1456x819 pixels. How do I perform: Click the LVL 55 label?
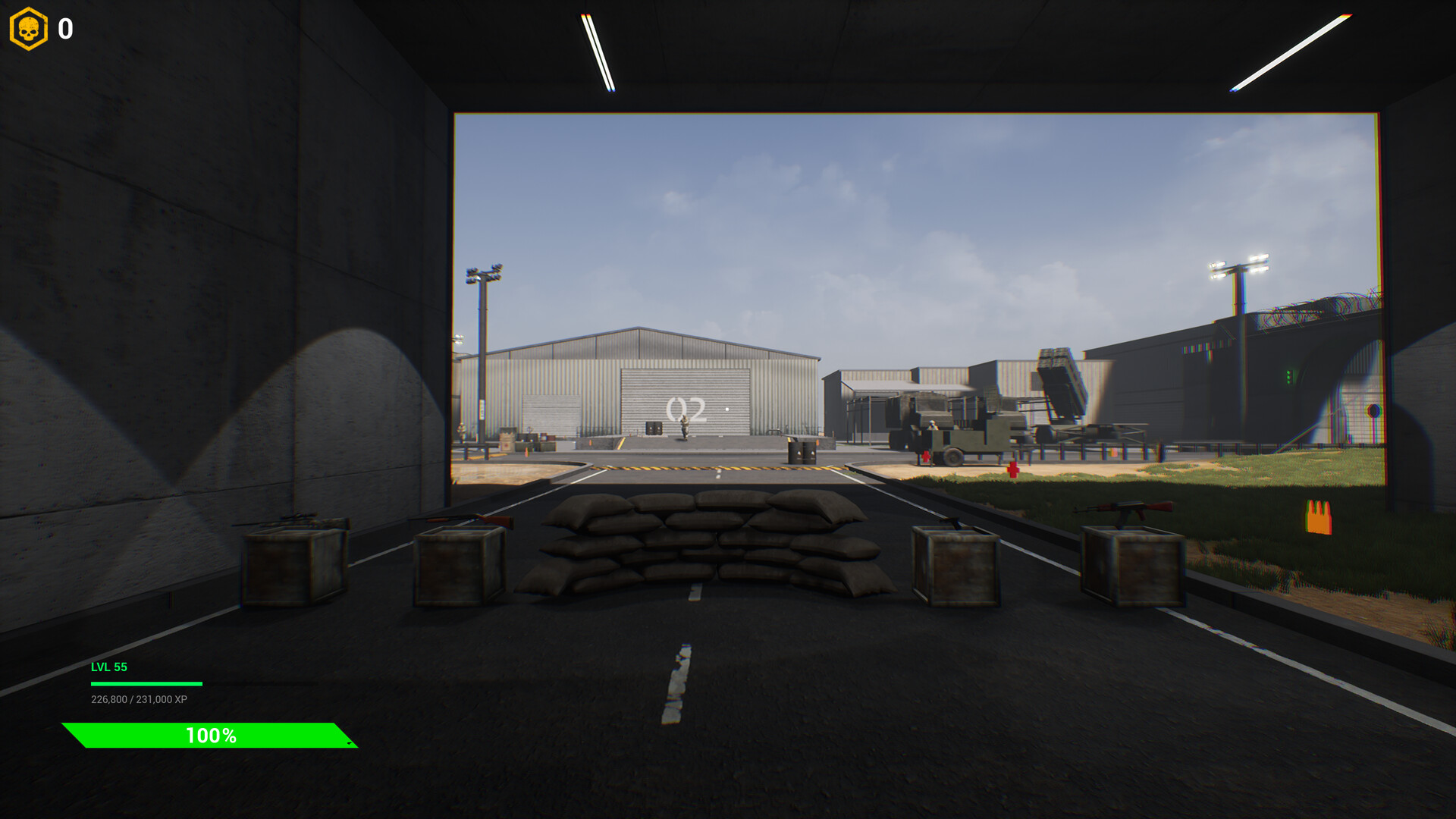click(108, 667)
